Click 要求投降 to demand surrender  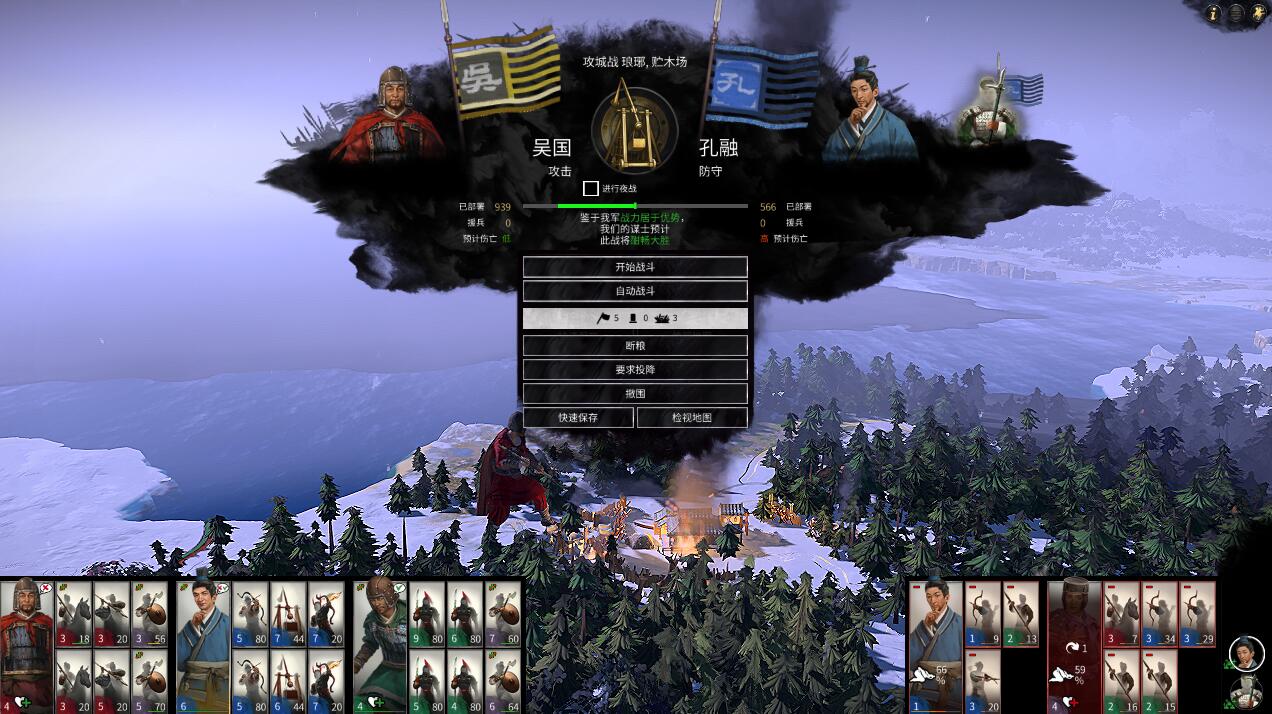(x=635, y=369)
